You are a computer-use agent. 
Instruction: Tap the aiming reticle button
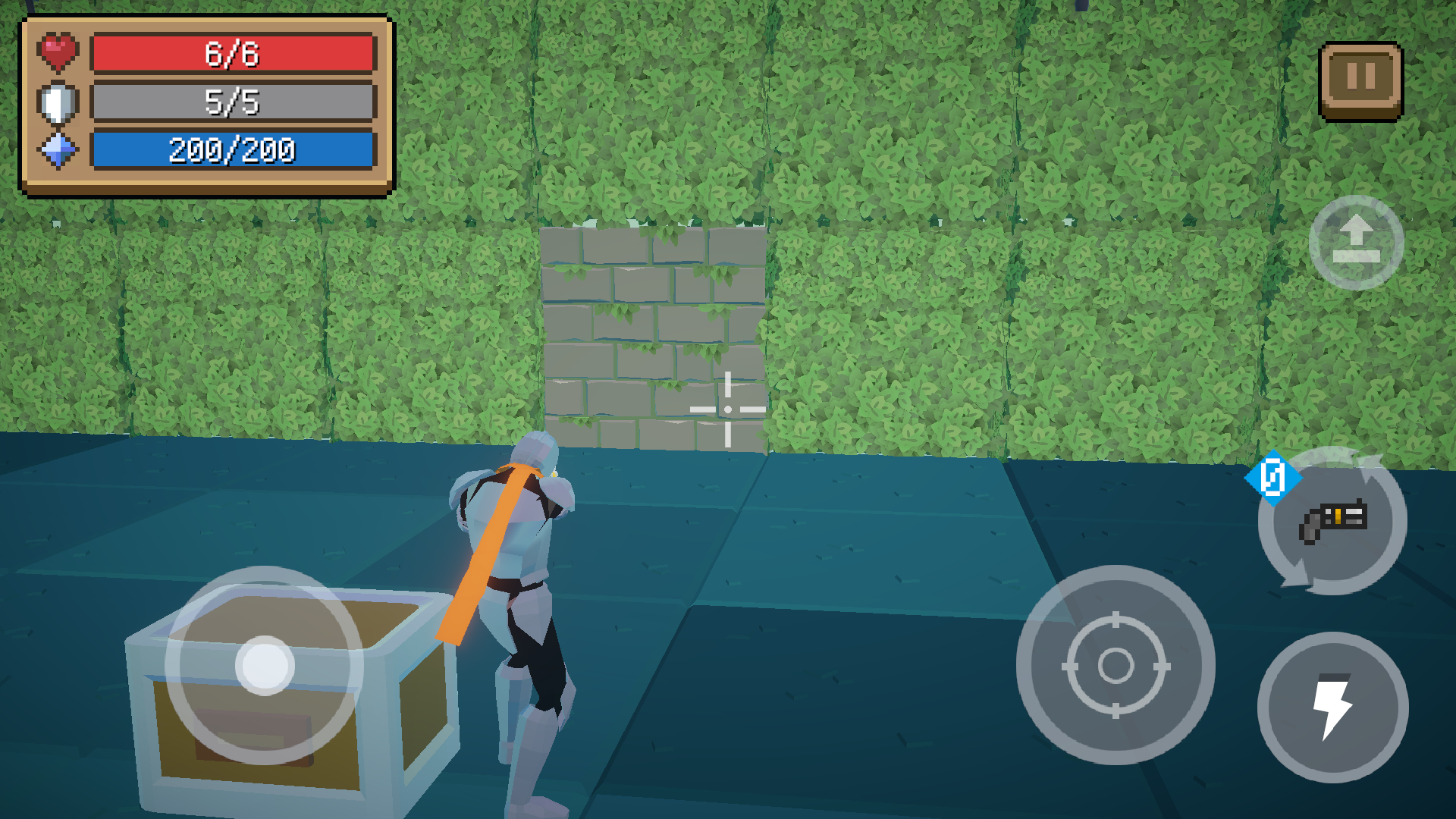1116,665
